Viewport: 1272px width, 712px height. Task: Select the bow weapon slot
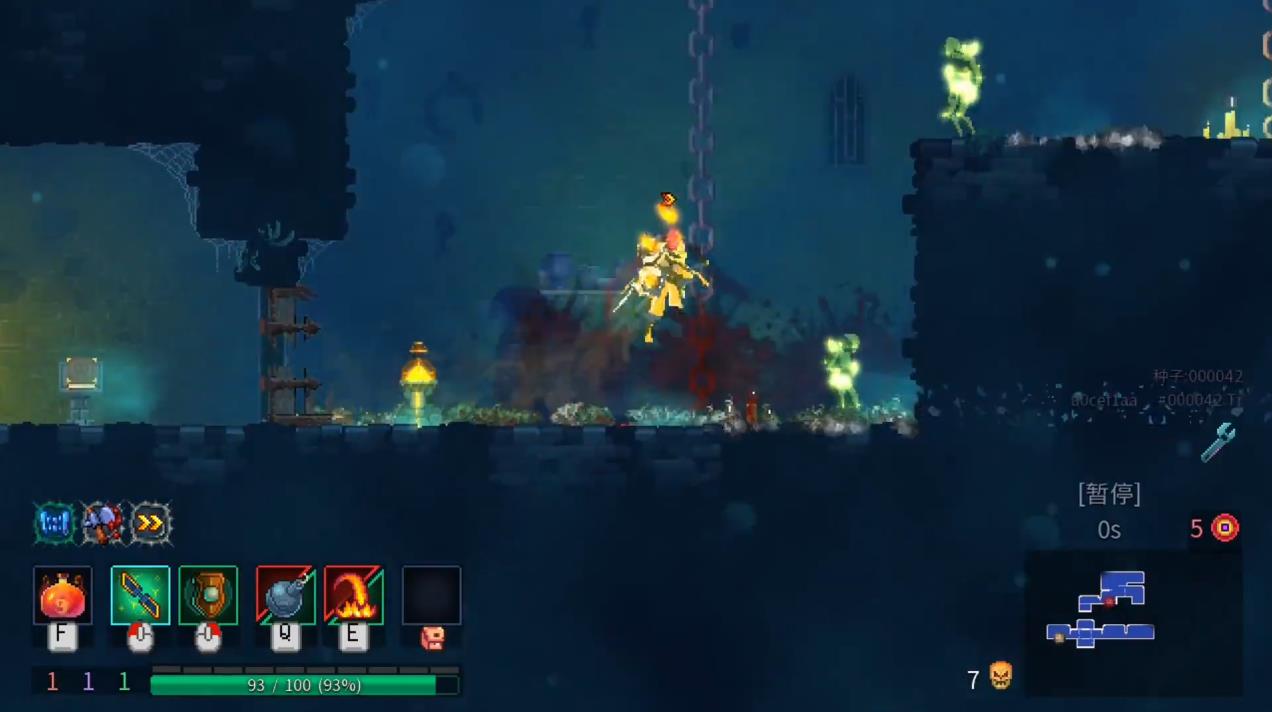point(140,596)
